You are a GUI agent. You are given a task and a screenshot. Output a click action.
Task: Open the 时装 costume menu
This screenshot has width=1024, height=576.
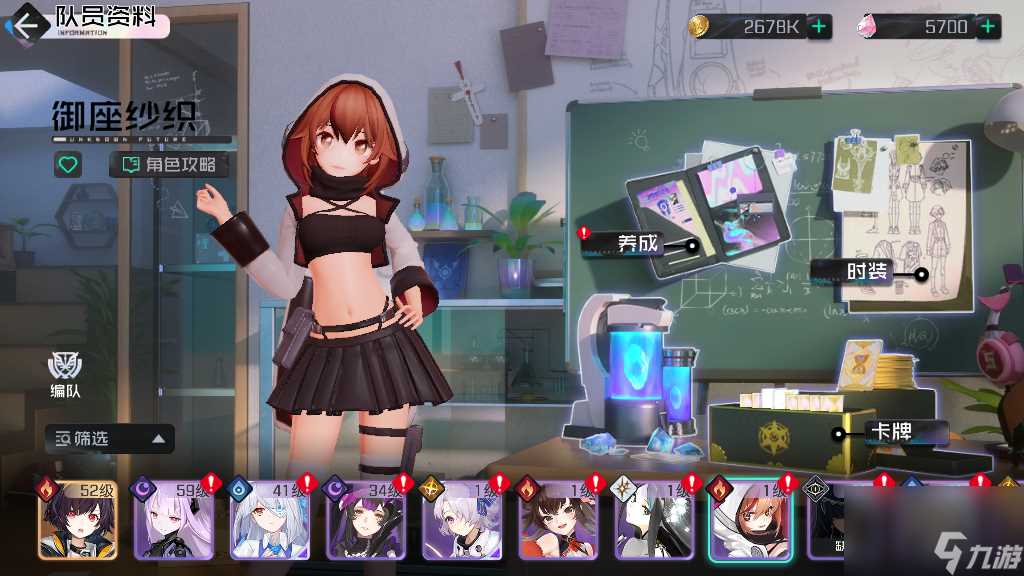(x=866, y=272)
